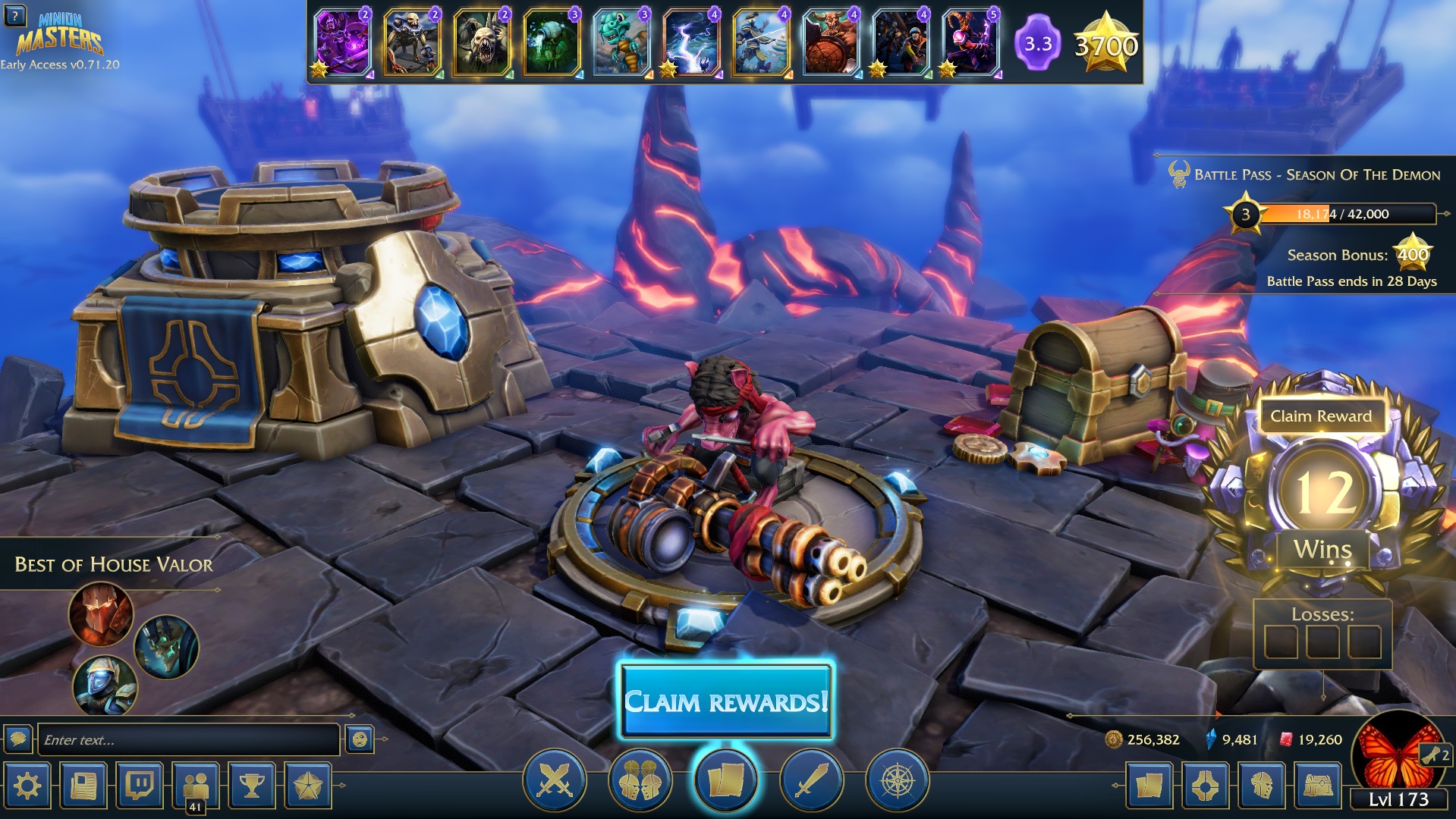
Task: Focus the chat Enter text field
Action: coord(187,739)
